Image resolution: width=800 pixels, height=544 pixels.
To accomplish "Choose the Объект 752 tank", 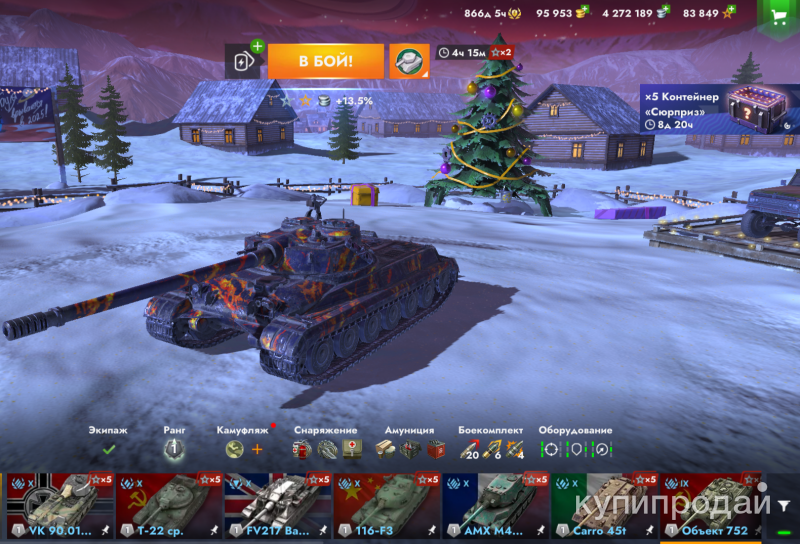I will (x=712, y=505).
